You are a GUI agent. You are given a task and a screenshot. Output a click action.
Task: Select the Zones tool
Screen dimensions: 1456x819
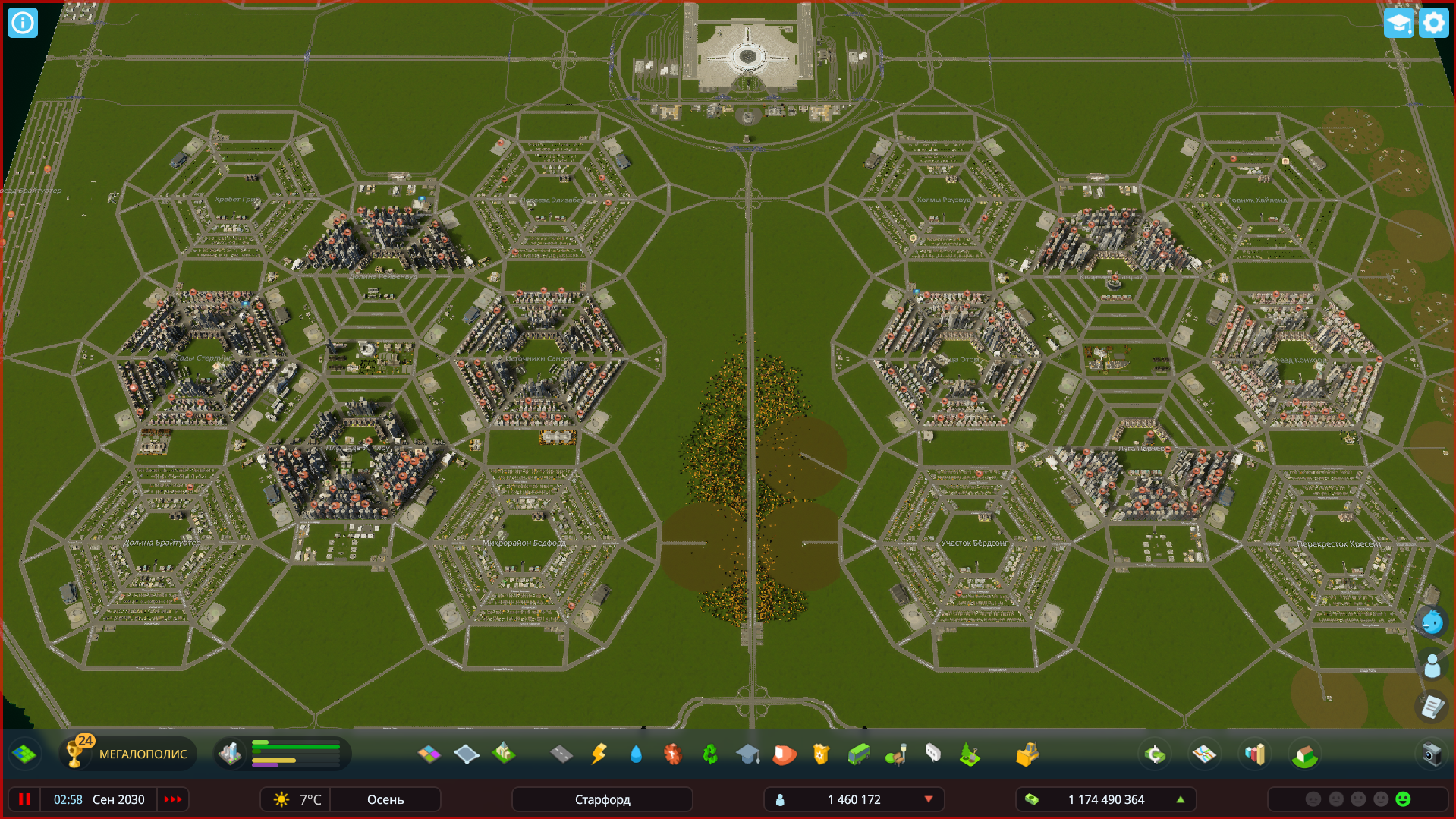(x=429, y=754)
